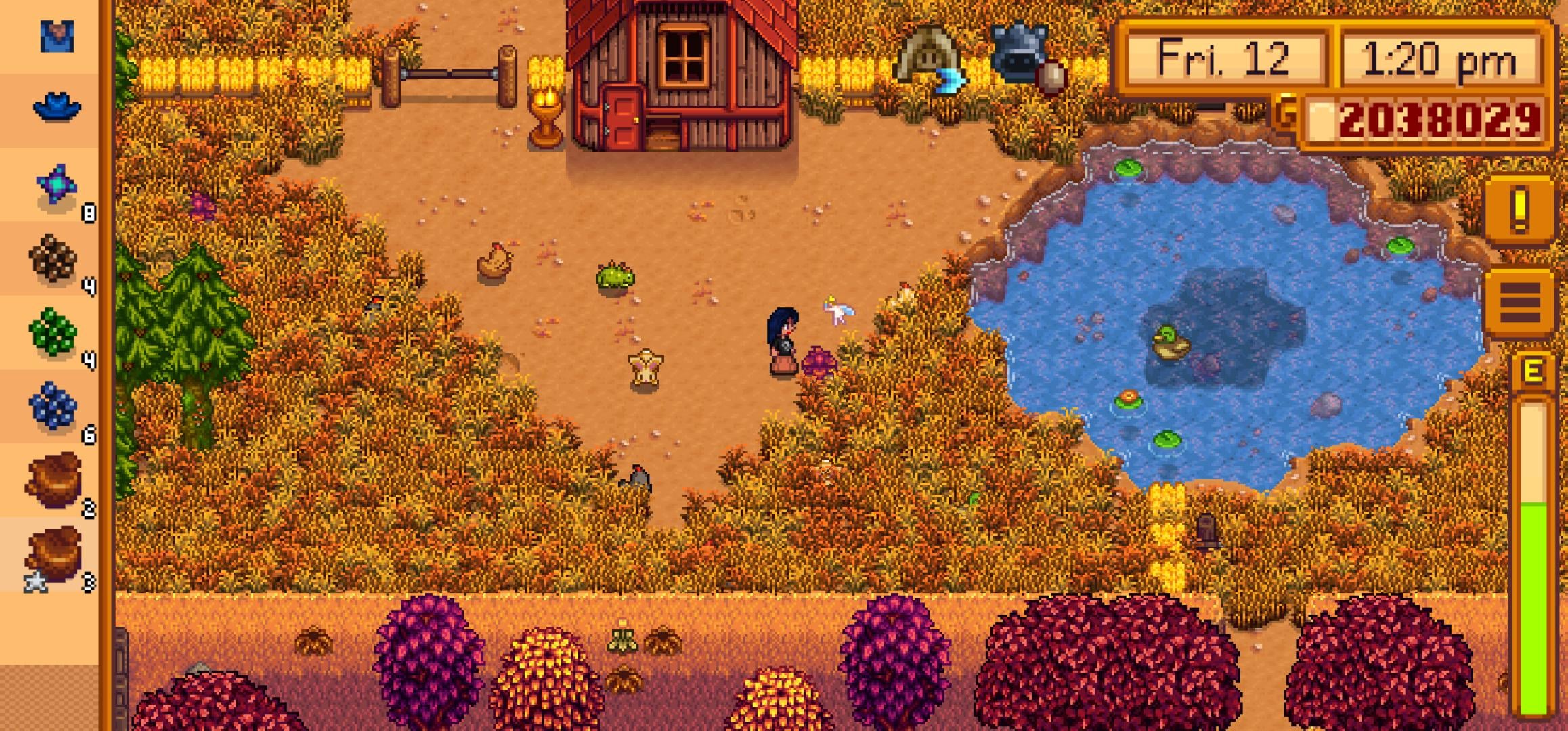Pick the green seed cluster stack
Screen dimensions: 1568x731
pyautogui.click(x=54, y=332)
